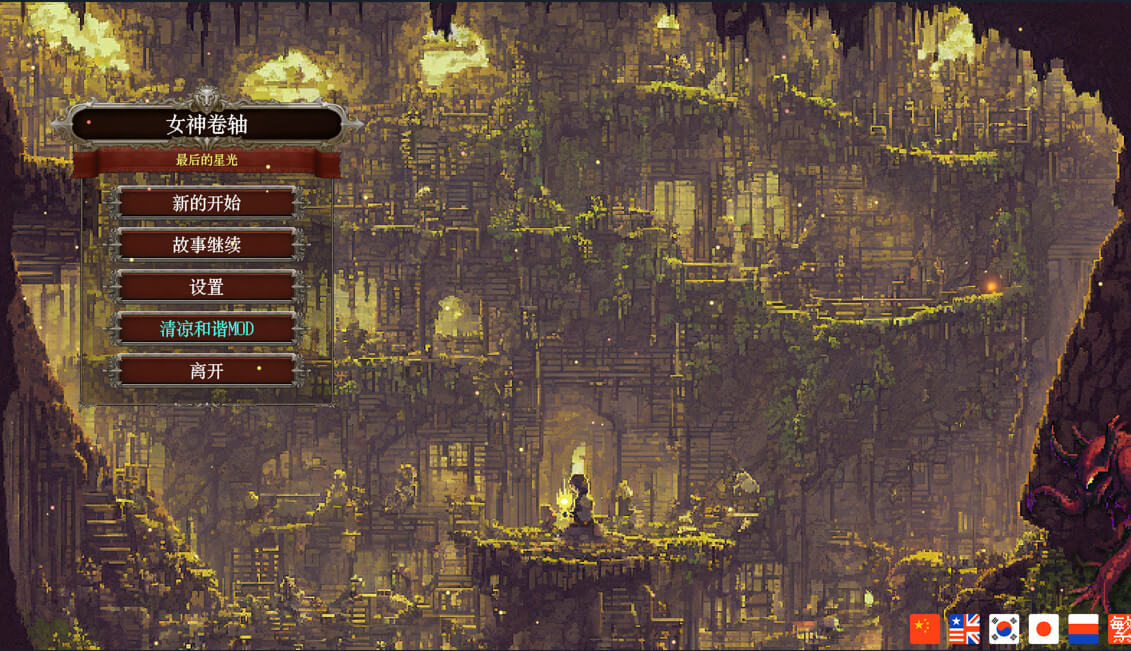Screen dimensions: 1131x651
Task: Exit the game with 离开
Action: (x=207, y=371)
